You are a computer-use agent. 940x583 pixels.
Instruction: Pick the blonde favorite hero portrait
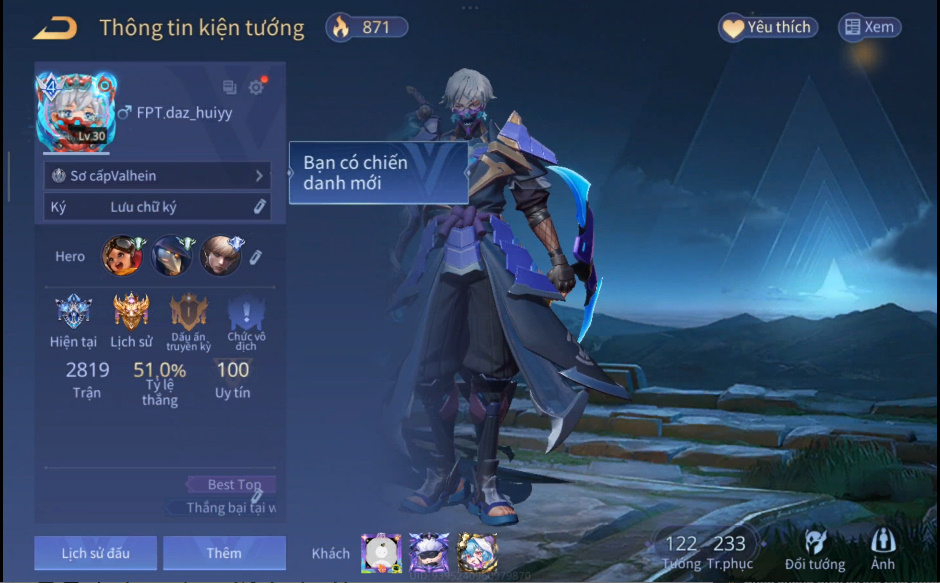point(220,256)
